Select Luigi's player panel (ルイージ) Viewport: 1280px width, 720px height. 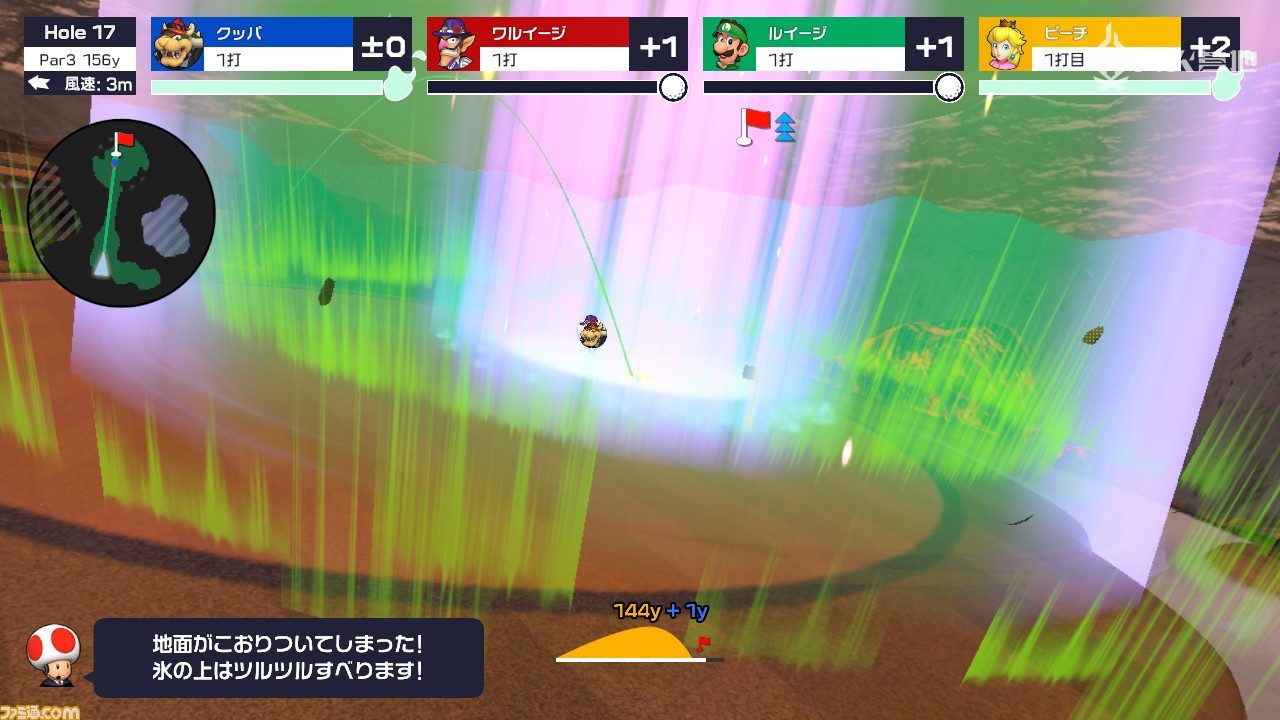click(833, 45)
